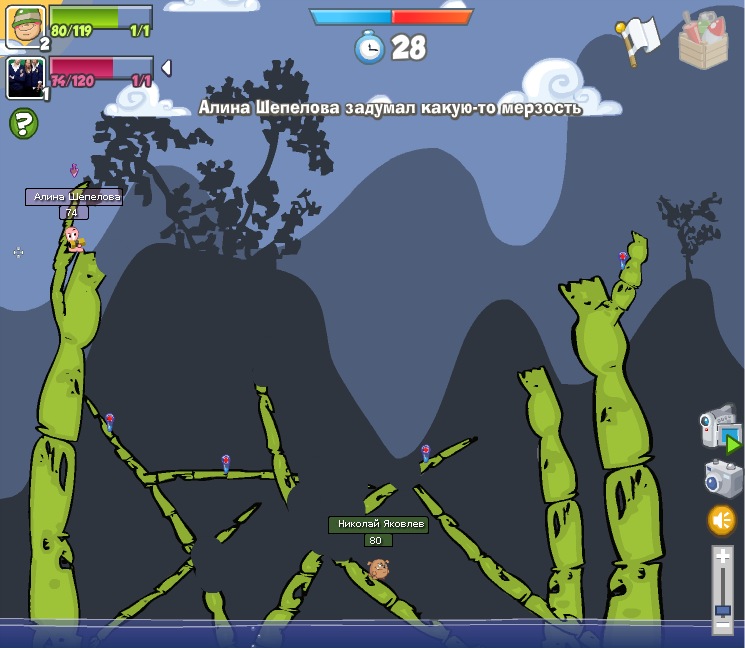Image resolution: width=745 pixels, height=650 pixels.
Task: Click the white arrow beside the pink health bar
Action: 166,67
